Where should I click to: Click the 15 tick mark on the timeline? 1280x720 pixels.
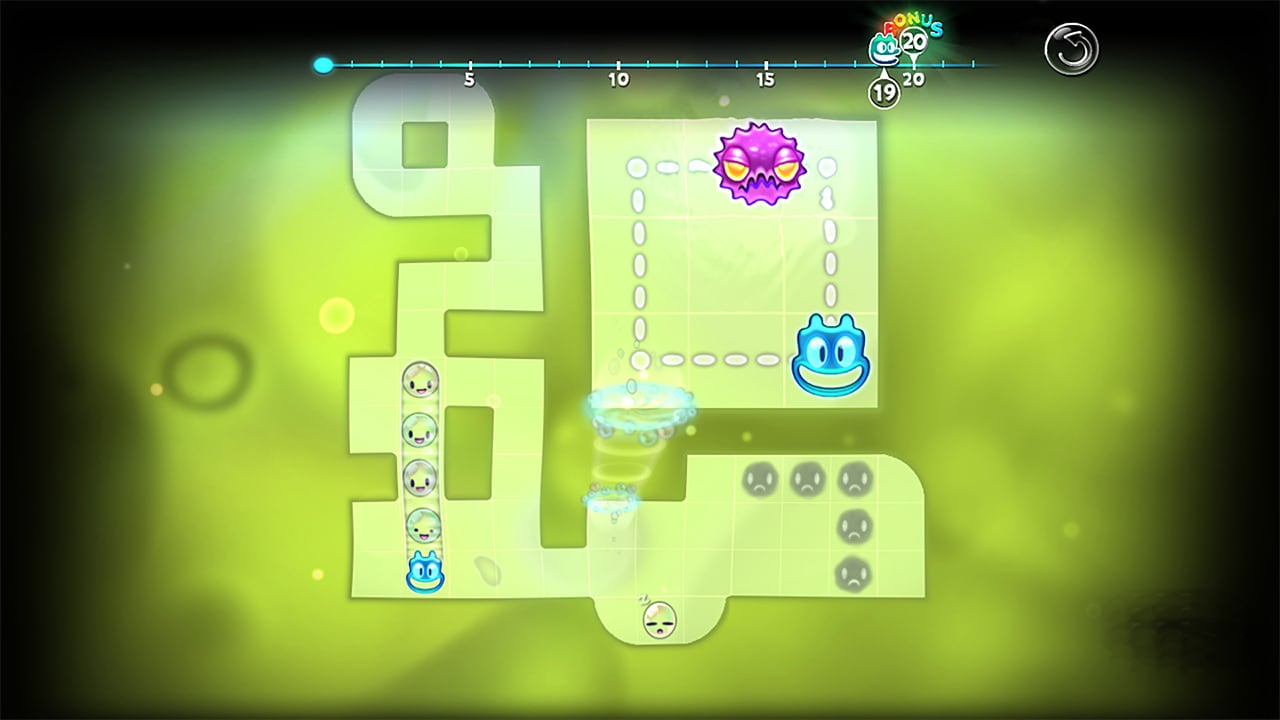coord(766,65)
